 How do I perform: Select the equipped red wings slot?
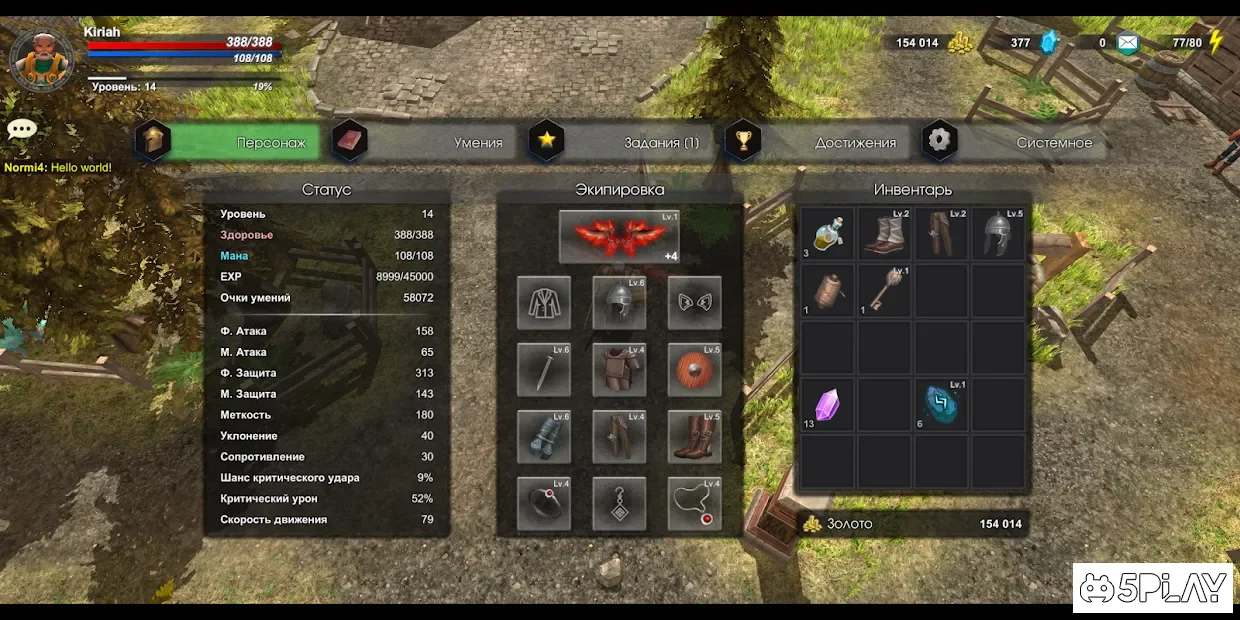[619, 237]
